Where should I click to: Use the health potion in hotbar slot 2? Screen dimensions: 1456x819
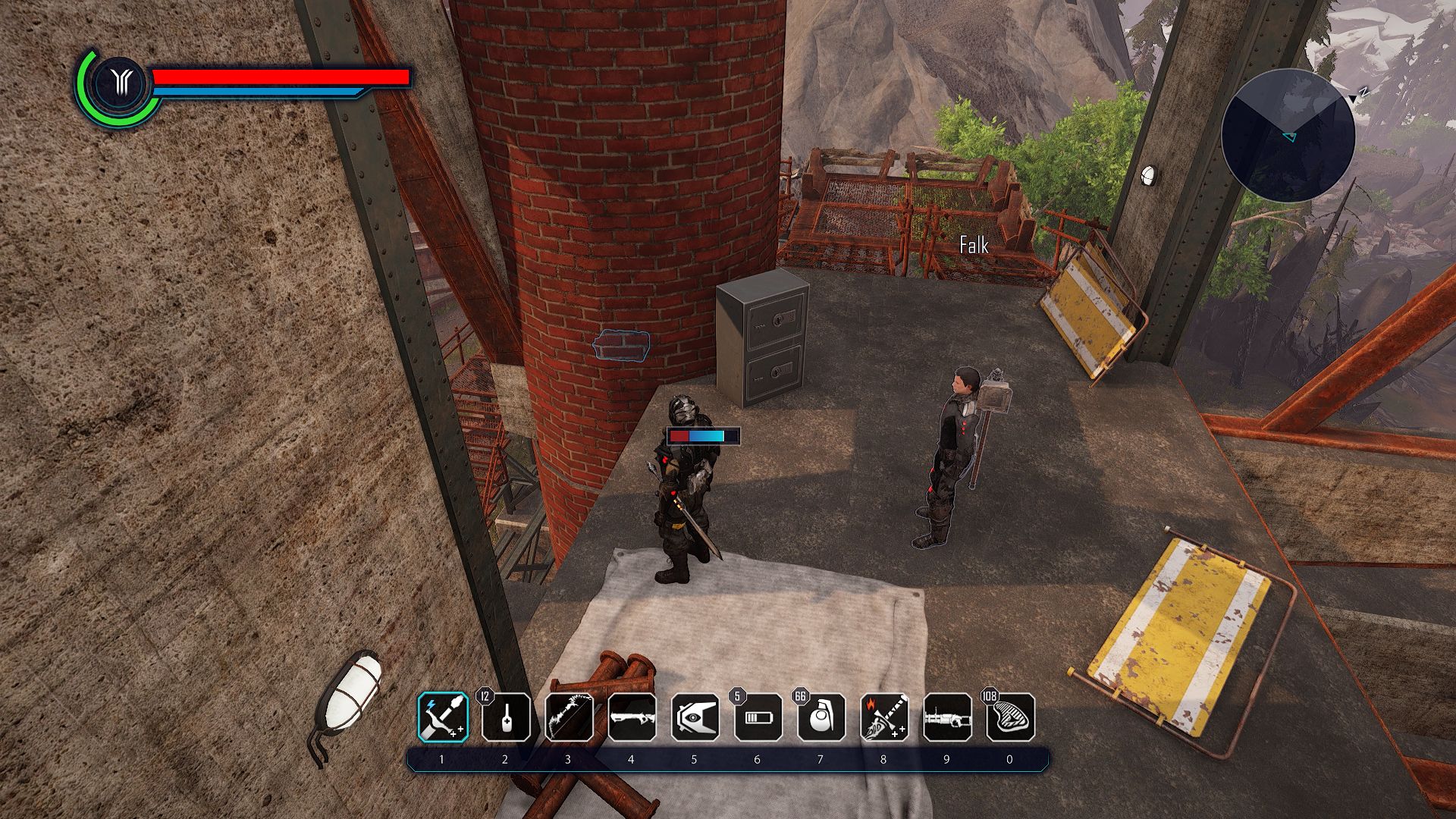505,719
